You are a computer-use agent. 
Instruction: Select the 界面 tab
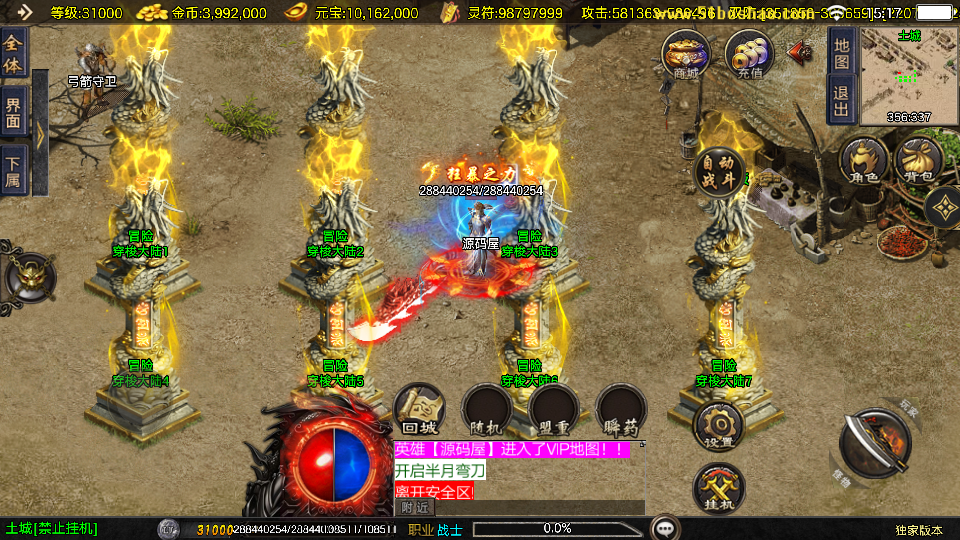(x=13, y=110)
